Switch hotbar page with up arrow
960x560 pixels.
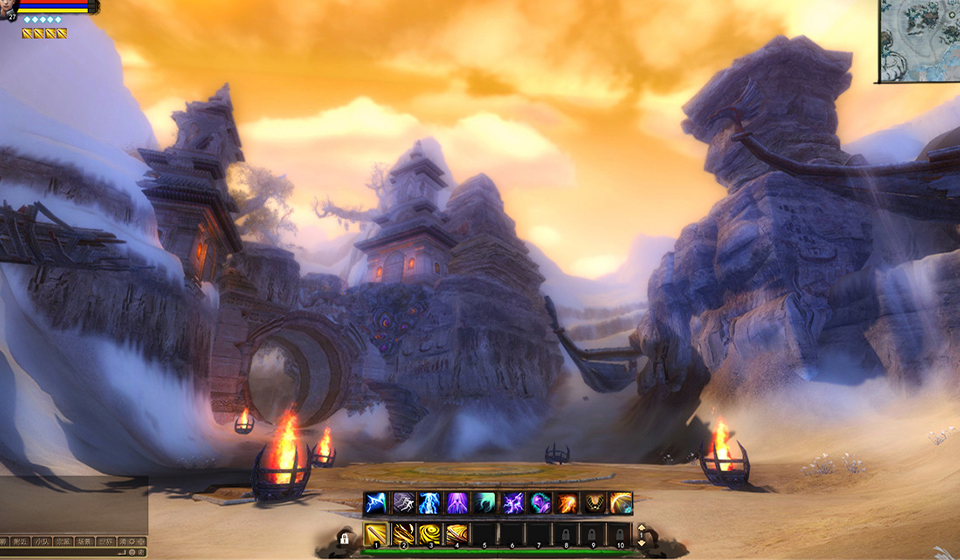point(641,529)
